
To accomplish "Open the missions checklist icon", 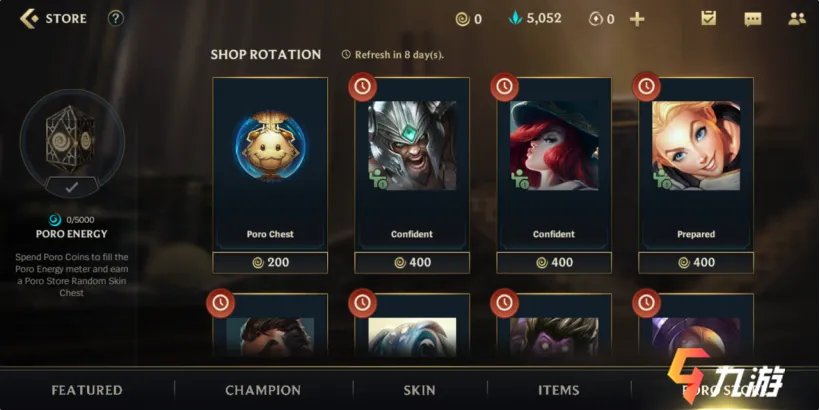I will [x=708, y=18].
